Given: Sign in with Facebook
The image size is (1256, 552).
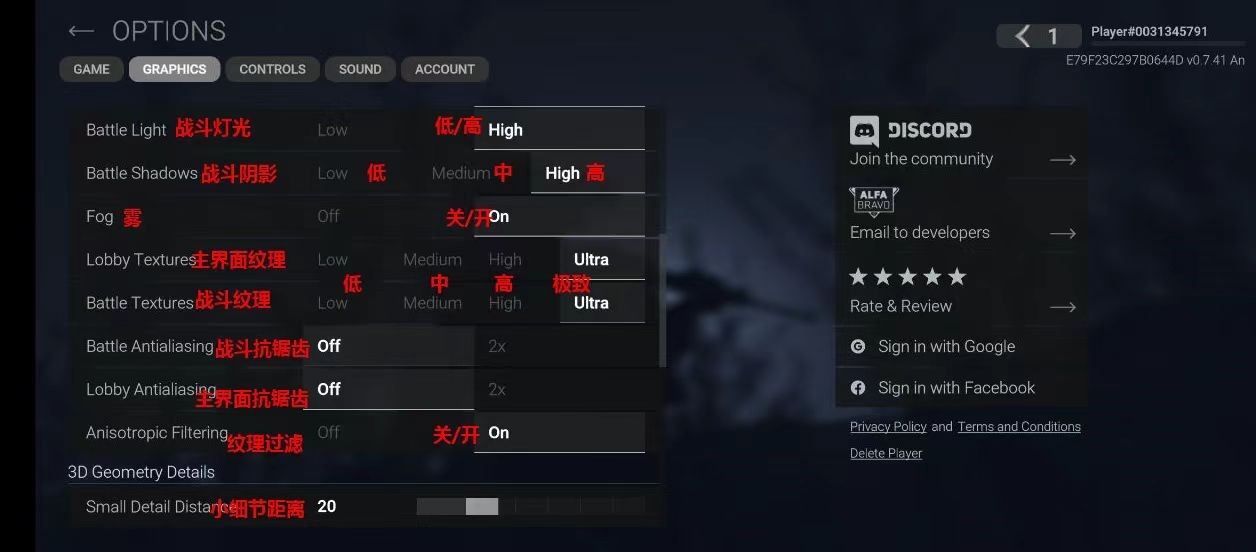Looking at the screenshot, I should click(956, 388).
